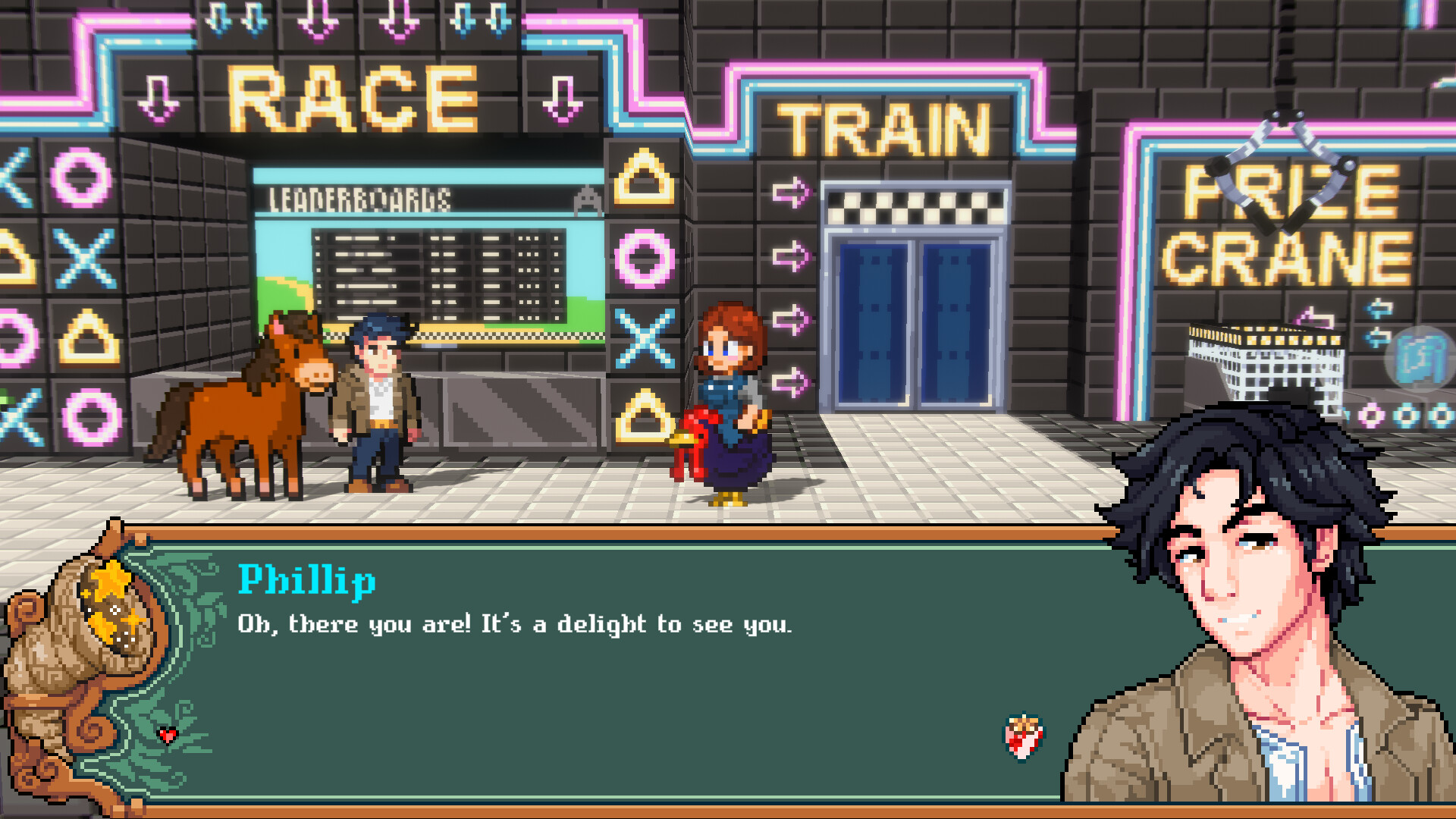
Task: Toggle the middle blue ring light near the wall
Action: click(1405, 416)
